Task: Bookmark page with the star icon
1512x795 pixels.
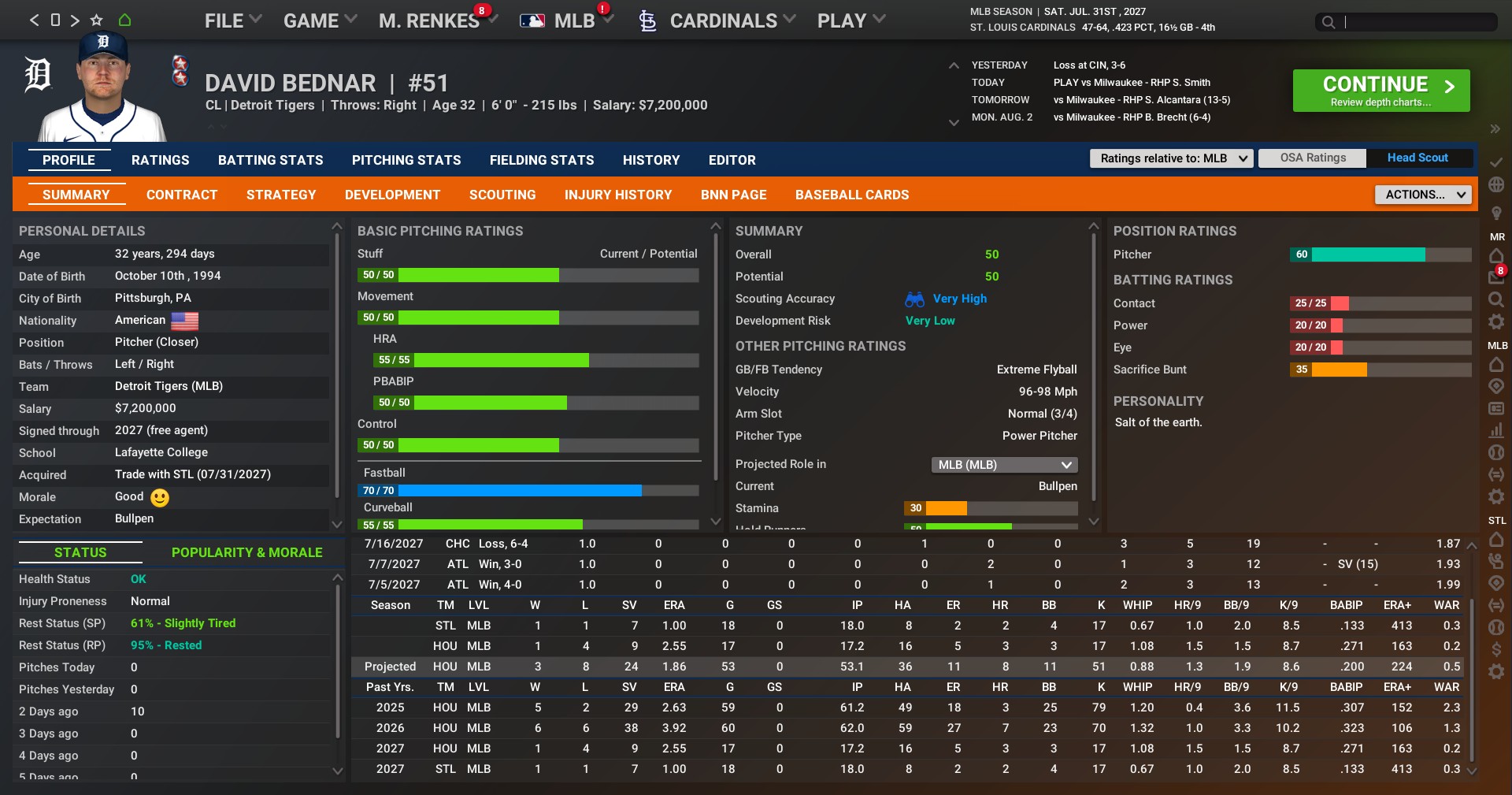Action: point(97,20)
